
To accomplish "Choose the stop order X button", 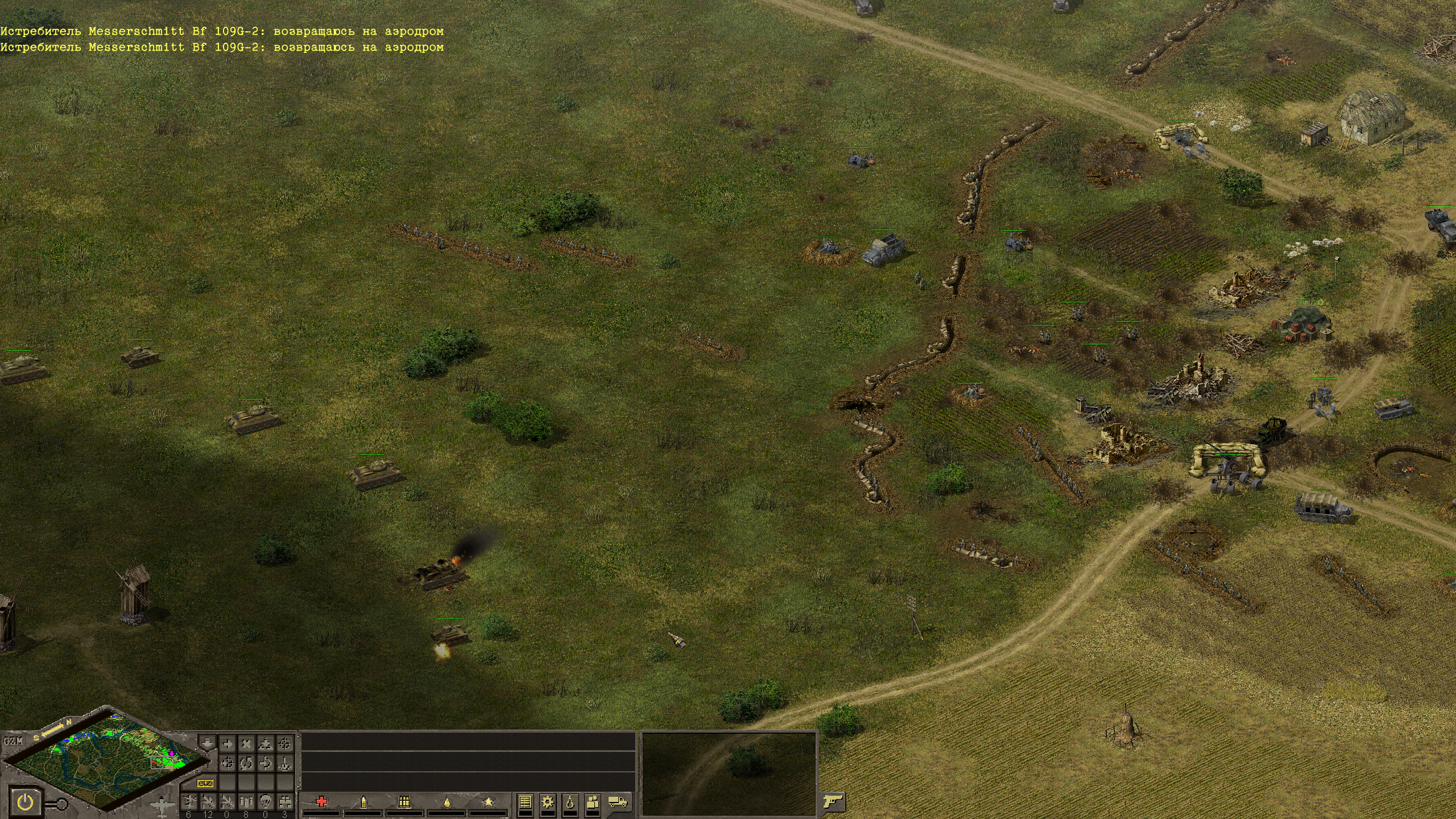I will coord(246,743).
